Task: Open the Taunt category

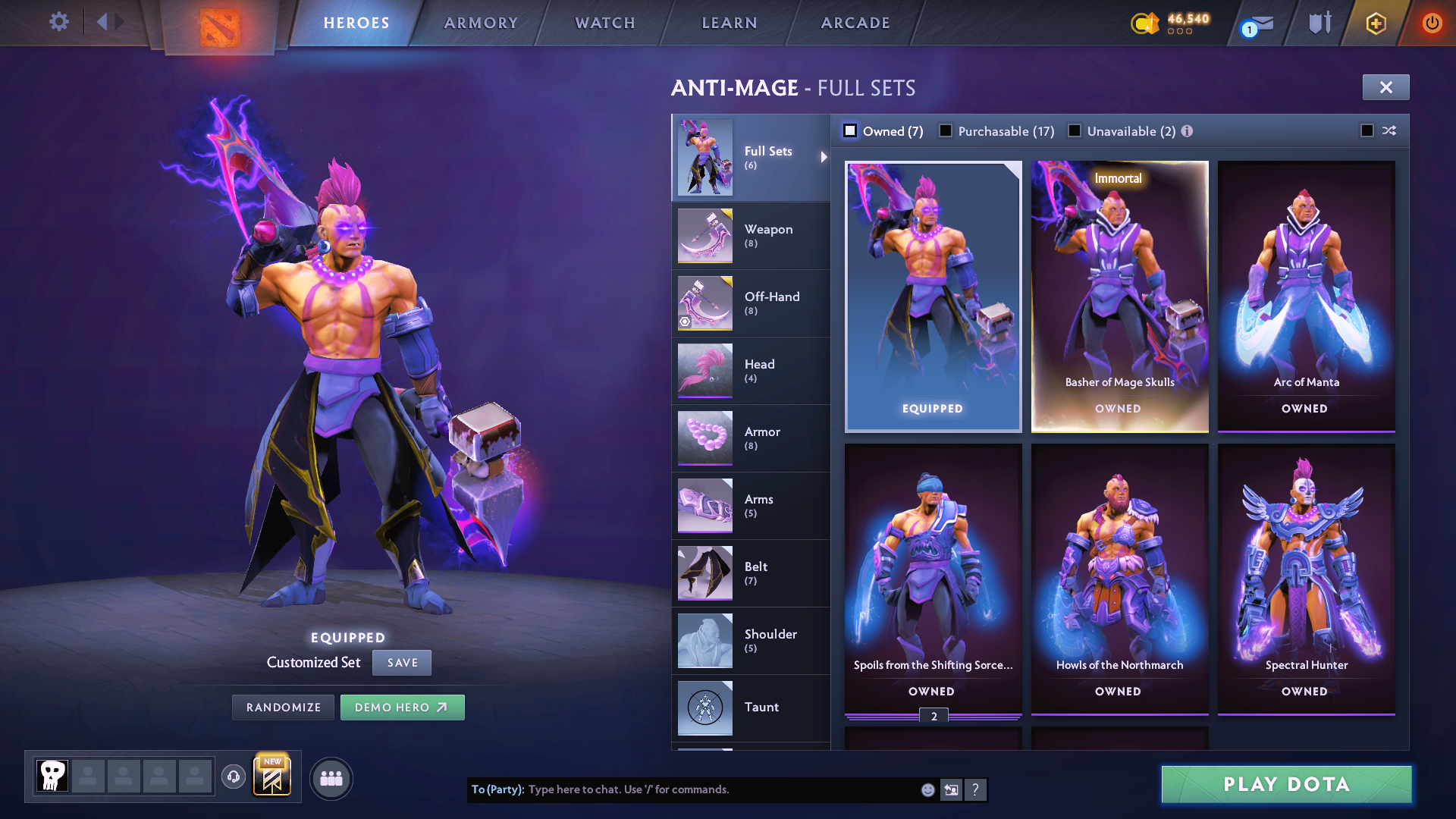Action: tap(751, 707)
